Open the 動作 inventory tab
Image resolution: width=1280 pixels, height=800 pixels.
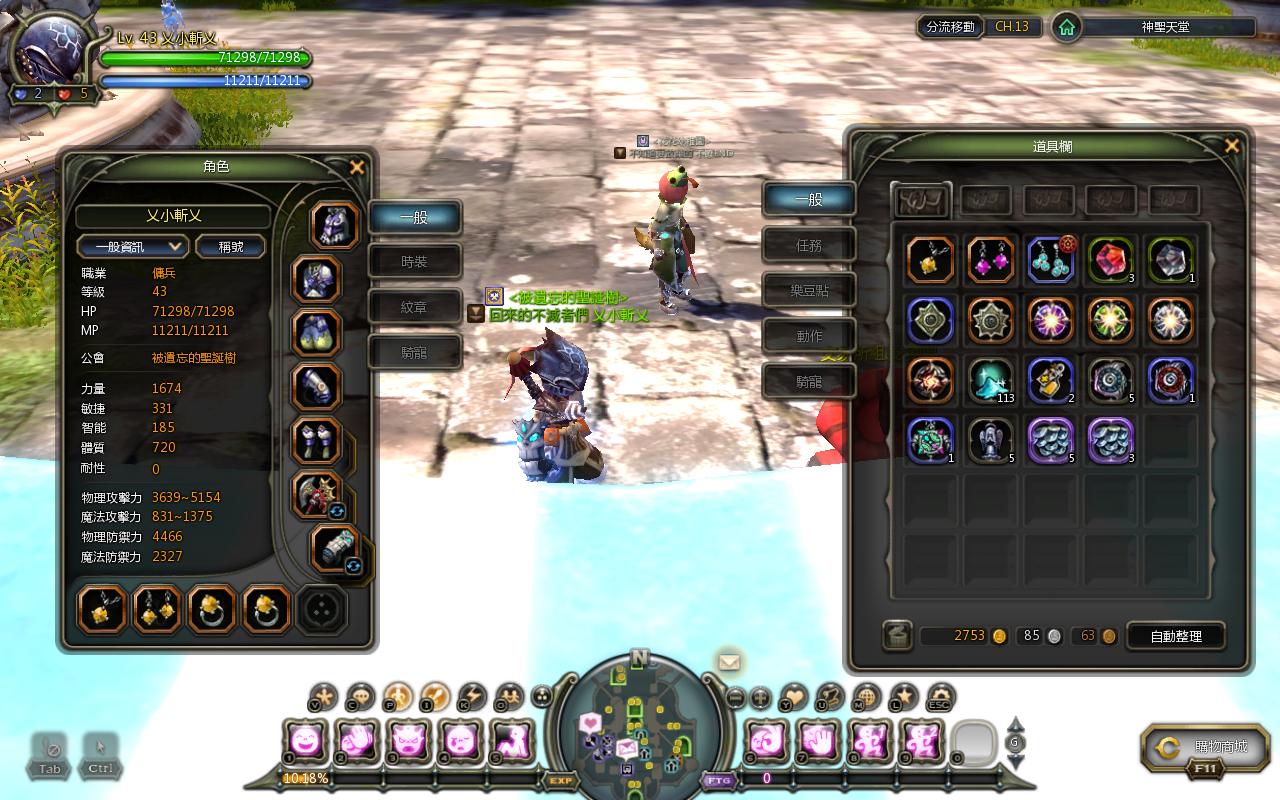[808, 336]
